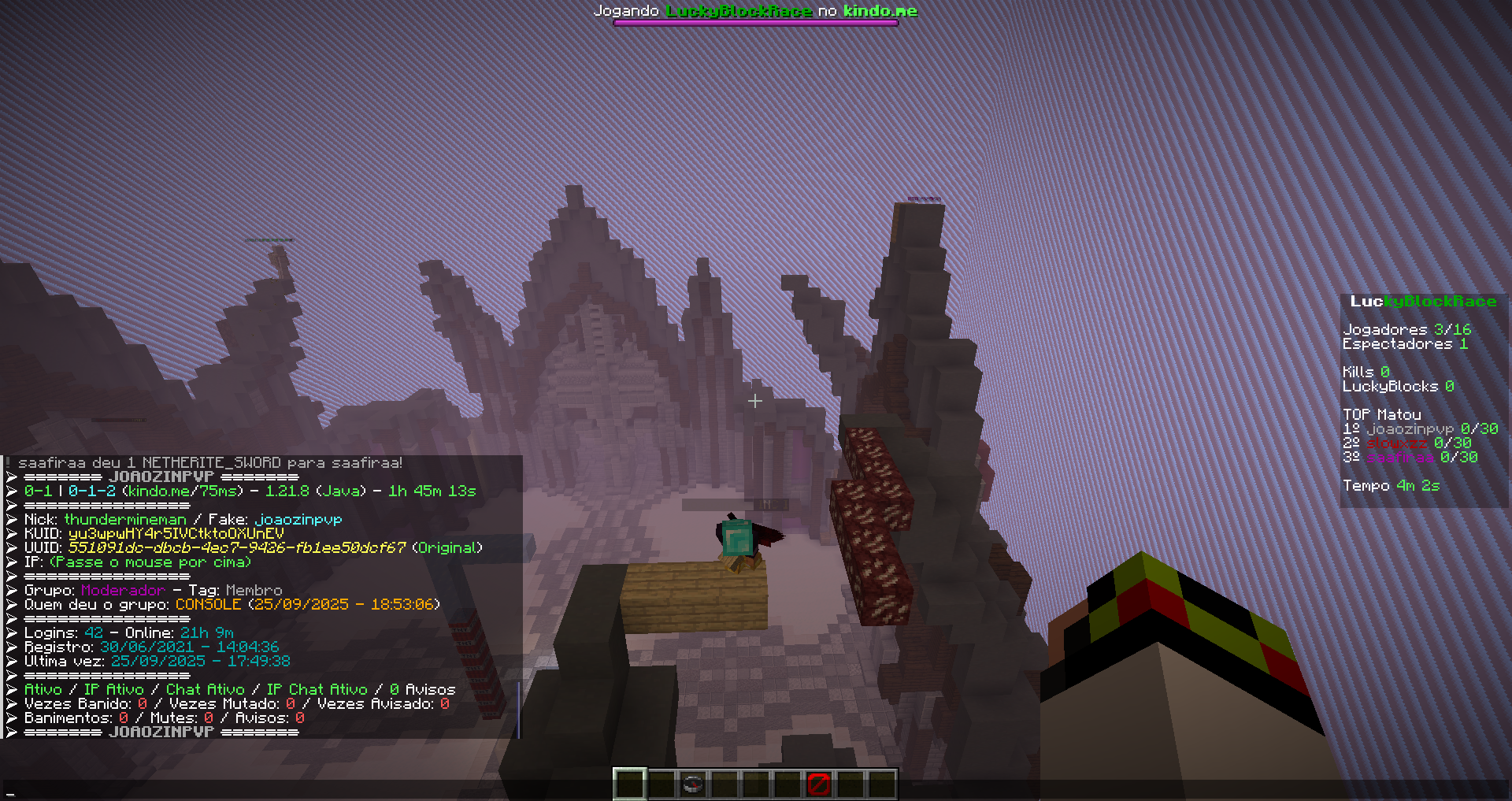The image size is (1512, 801).
Task: Click the nick thundermineman in chat
Action: click(x=125, y=519)
